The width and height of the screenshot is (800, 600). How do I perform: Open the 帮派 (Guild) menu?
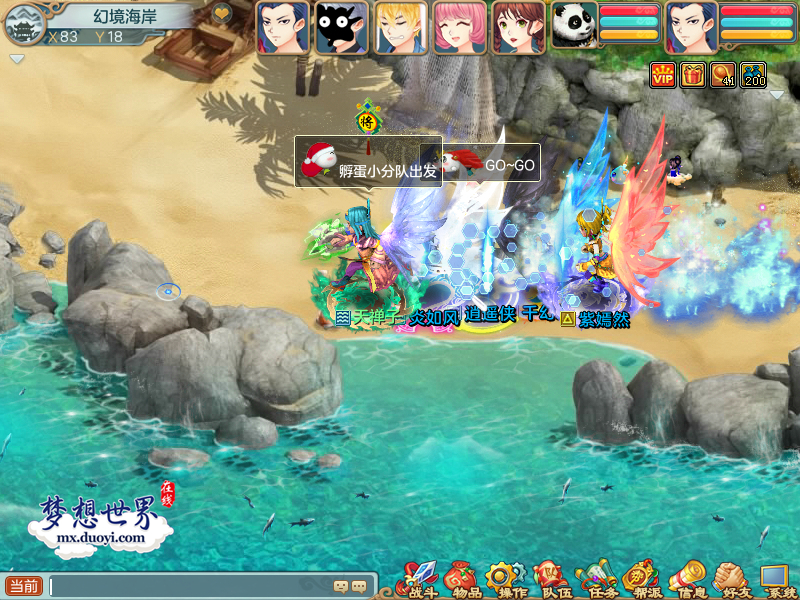638,578
